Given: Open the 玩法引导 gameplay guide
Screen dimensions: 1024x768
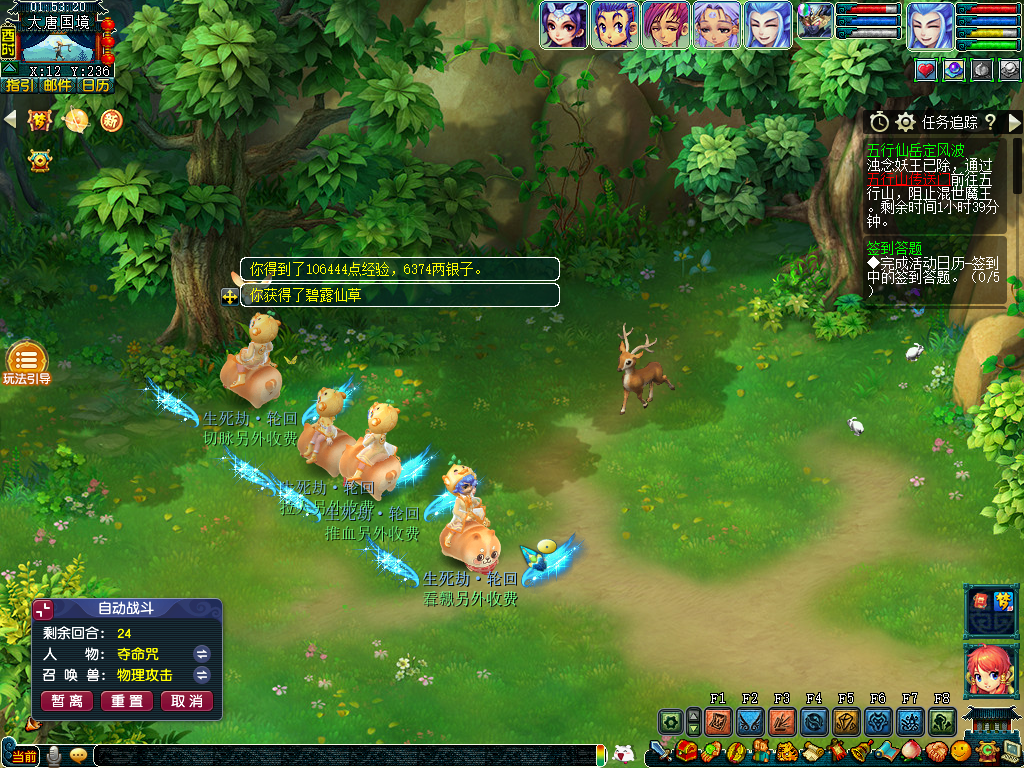Looking at the screenshot, I should [26, 361].
